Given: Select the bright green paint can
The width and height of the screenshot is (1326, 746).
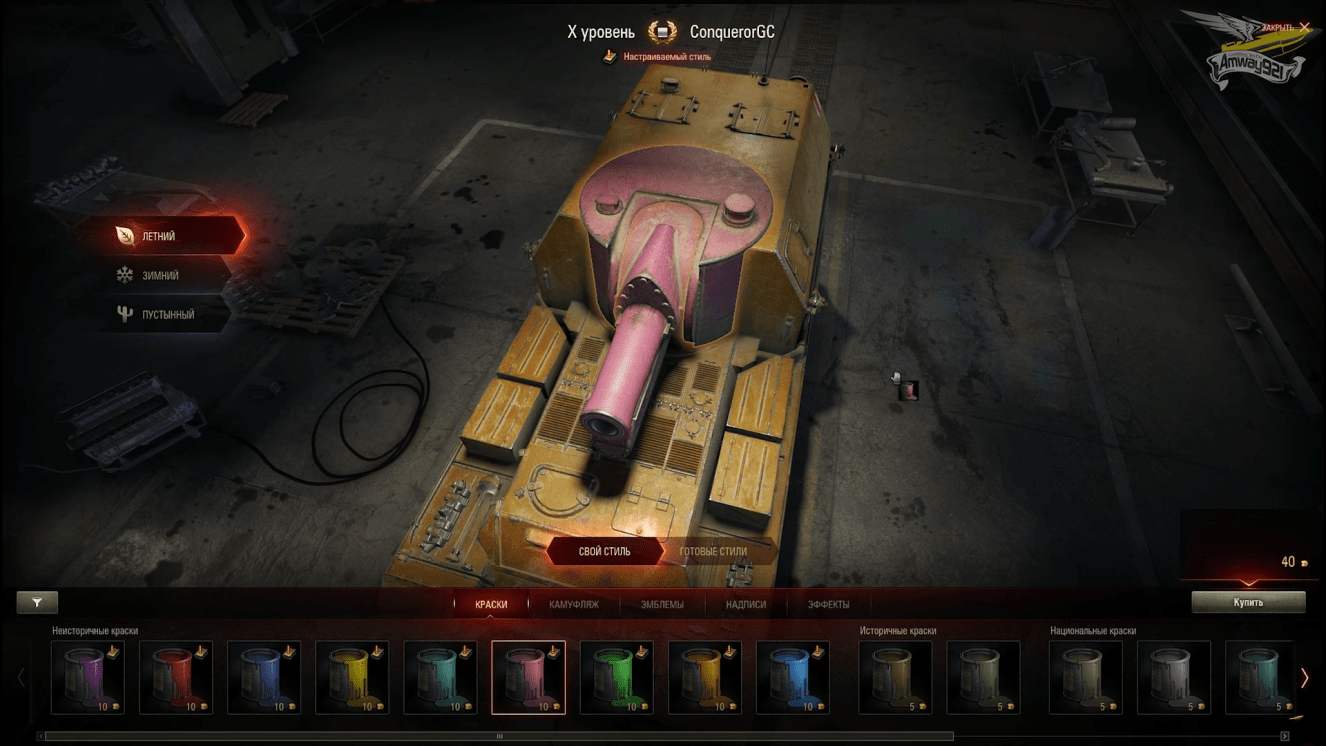Looking at the screenshot, I should tap(617, 677).
